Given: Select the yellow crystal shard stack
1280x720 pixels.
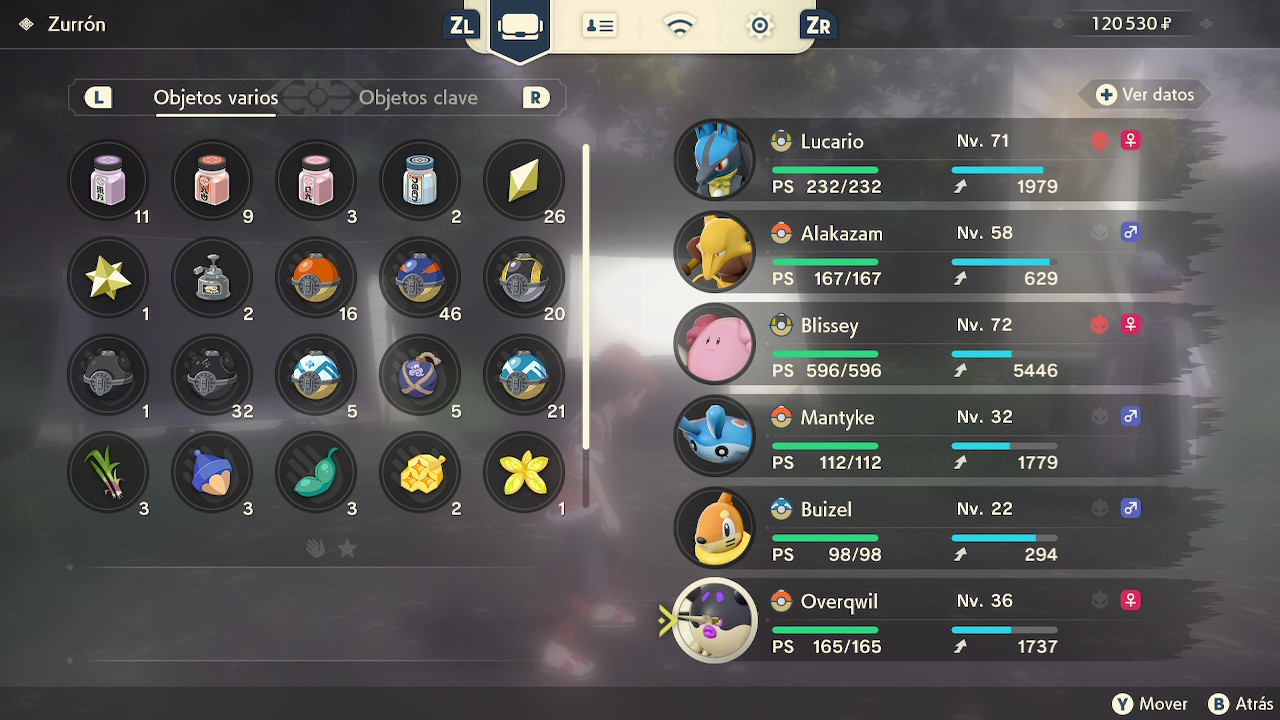Looking at the screenshot, I should [x=523, y=180].
